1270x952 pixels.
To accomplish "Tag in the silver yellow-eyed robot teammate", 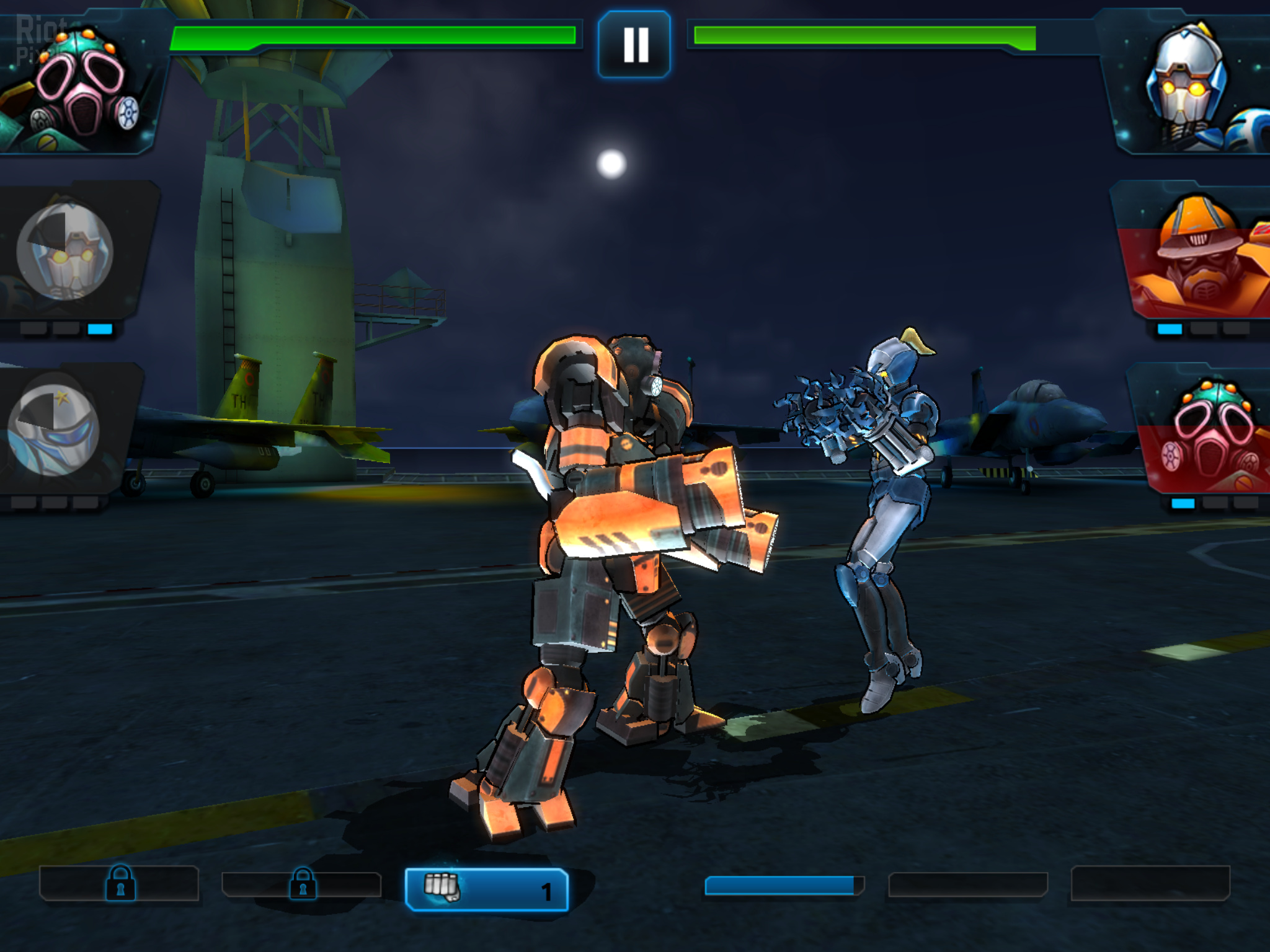I will tap(65, 251).
